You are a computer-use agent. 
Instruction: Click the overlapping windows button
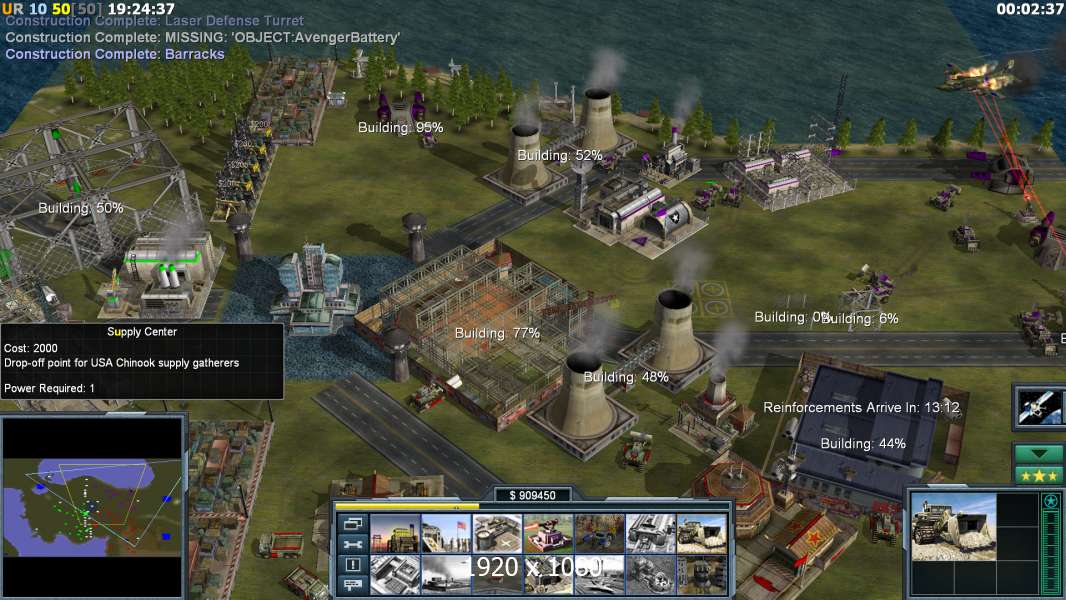click(351, 523)
